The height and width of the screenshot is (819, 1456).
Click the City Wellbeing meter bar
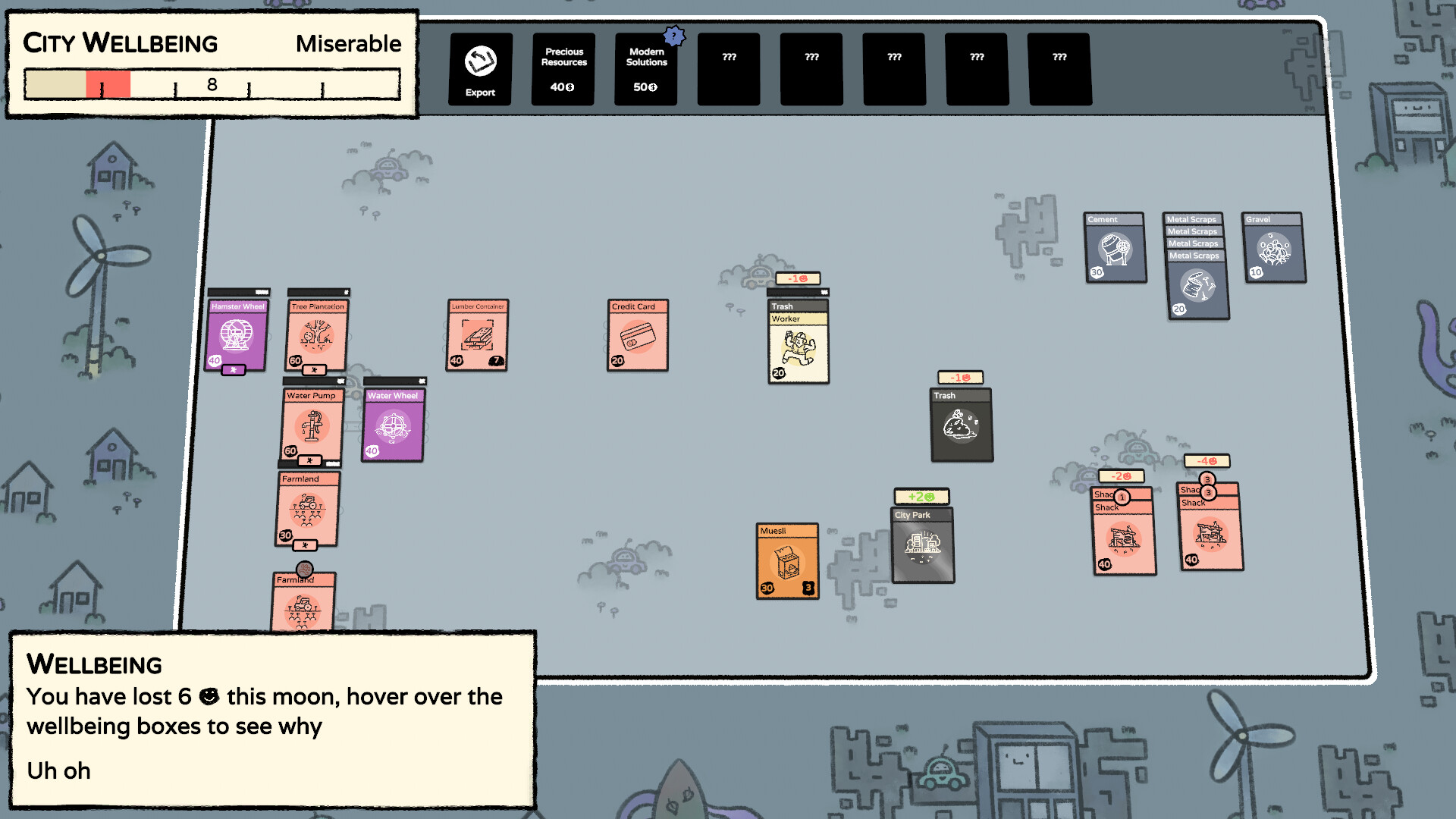click(x=212, y=84)
